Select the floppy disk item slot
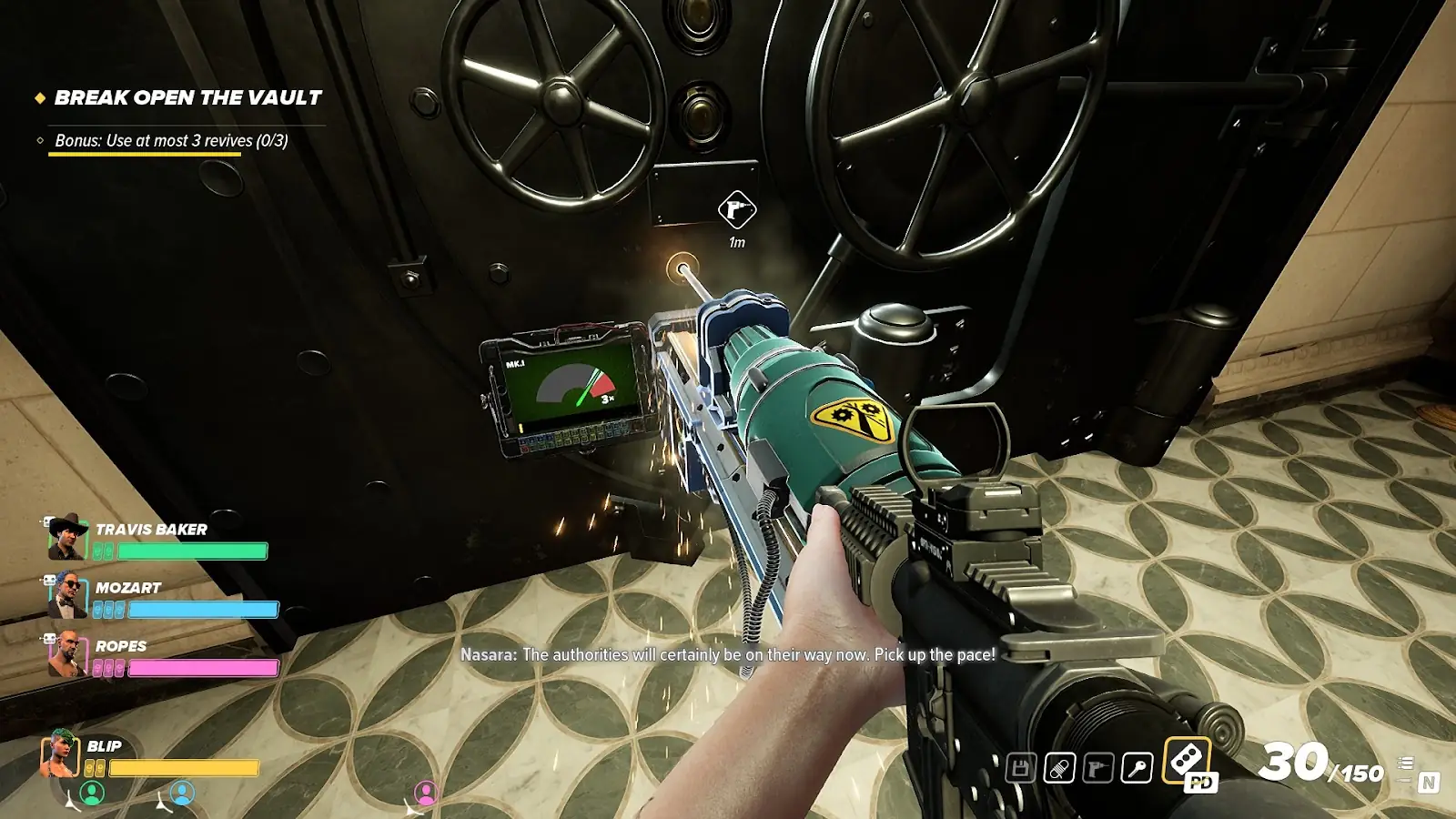The width and height of the screenshot is (1456, 819). (x=1020, y=768)
